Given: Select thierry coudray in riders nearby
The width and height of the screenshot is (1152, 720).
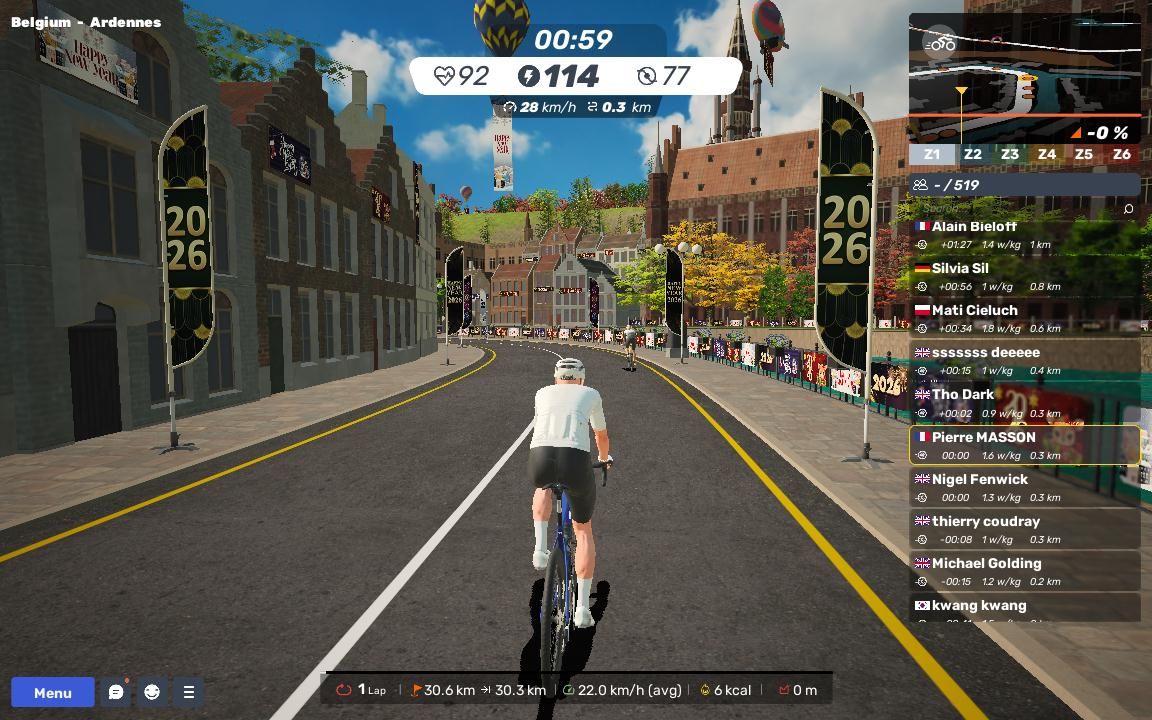Looking at the screenshot, I should [1024, 529].
